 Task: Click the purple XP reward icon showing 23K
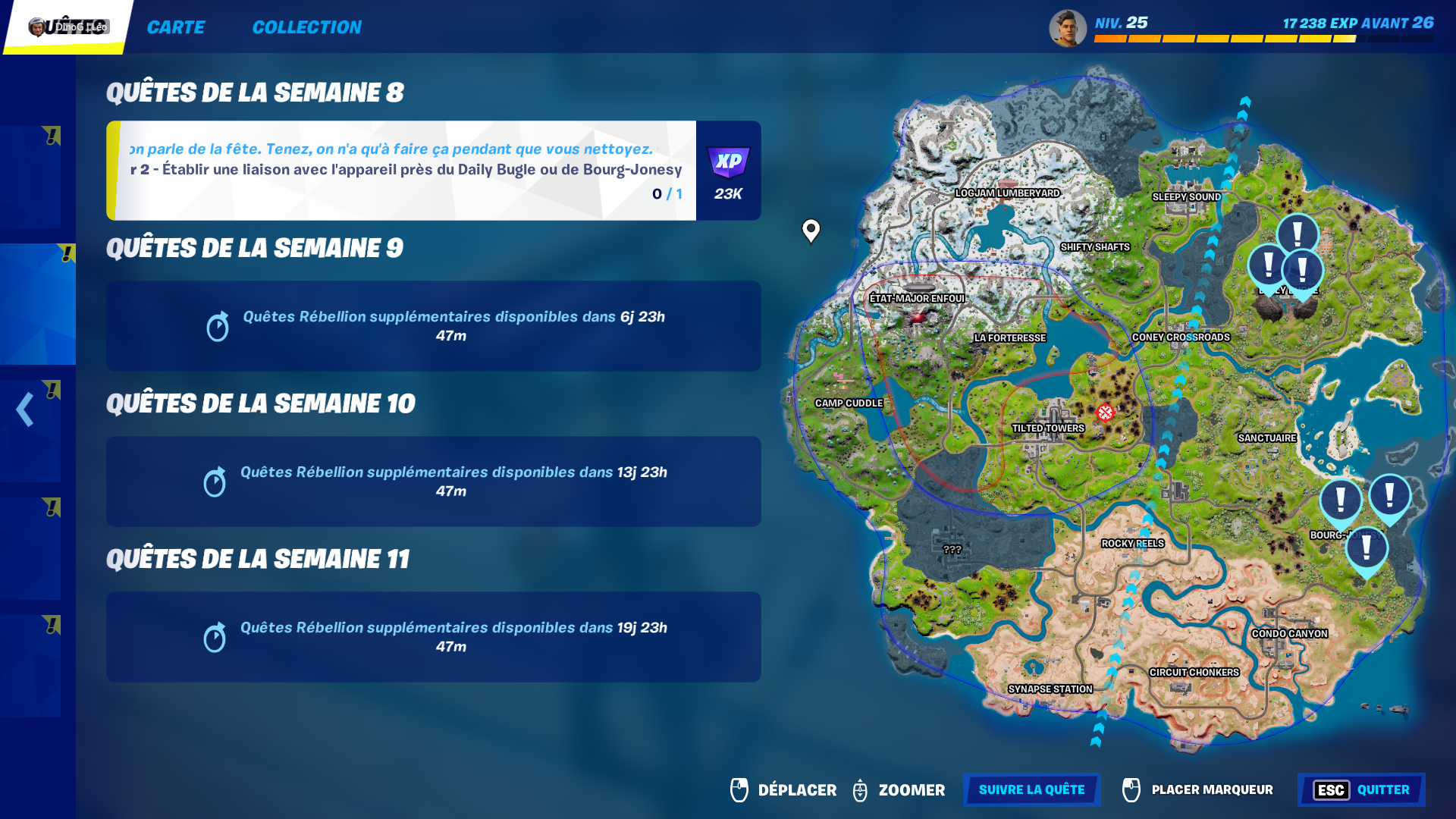729,162
